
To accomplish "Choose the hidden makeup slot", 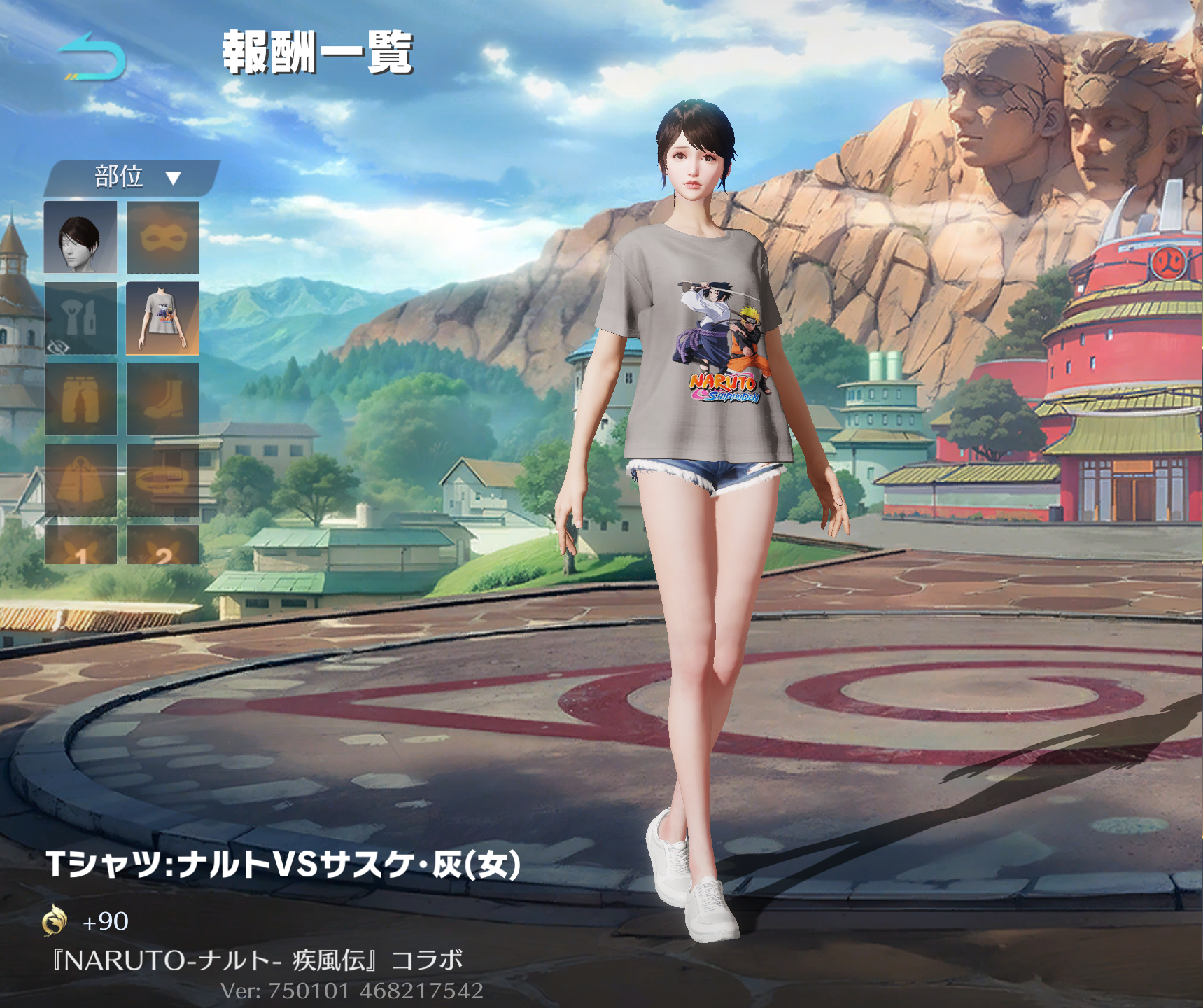I will (x=80, y=318).
